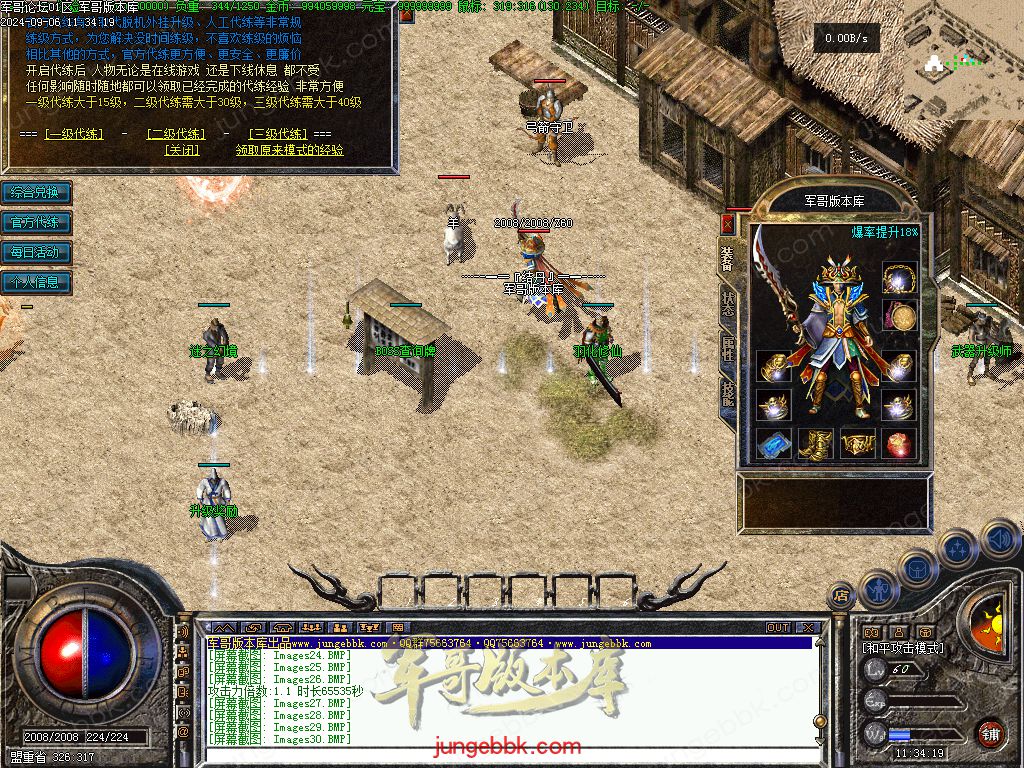Select the 二级代练 dialogue option
Screen dimensions: 1024x768
(x=175, y=134)
